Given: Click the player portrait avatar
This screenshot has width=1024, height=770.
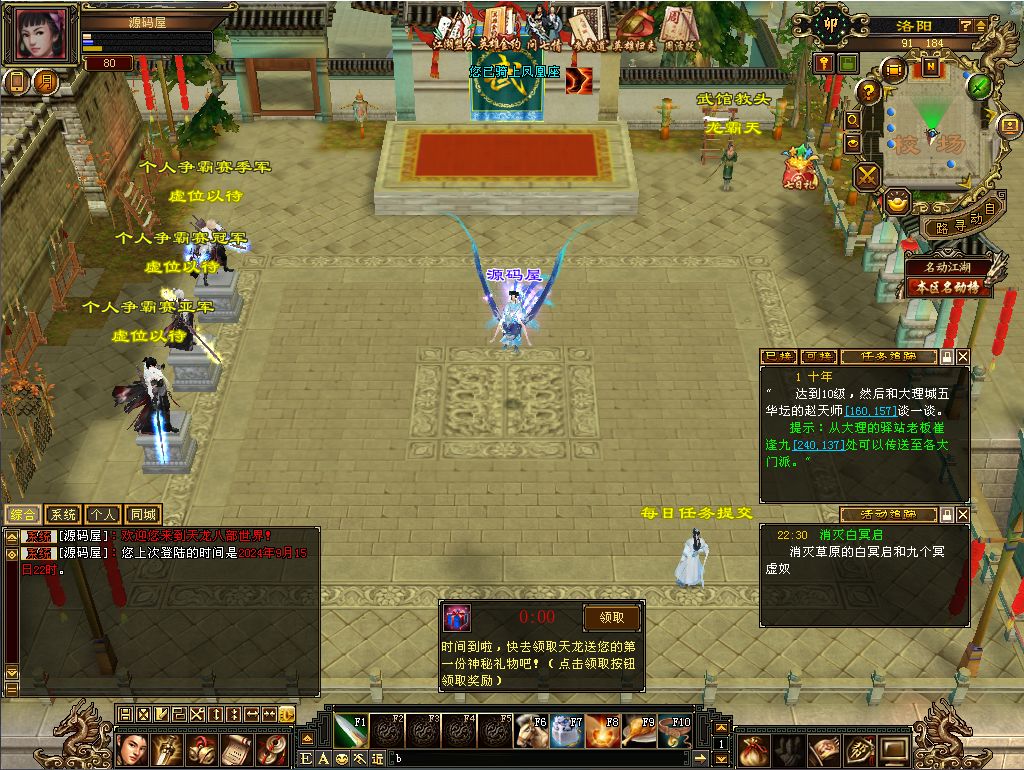Looking at the screenshot, I should click(x=42, y=36).
